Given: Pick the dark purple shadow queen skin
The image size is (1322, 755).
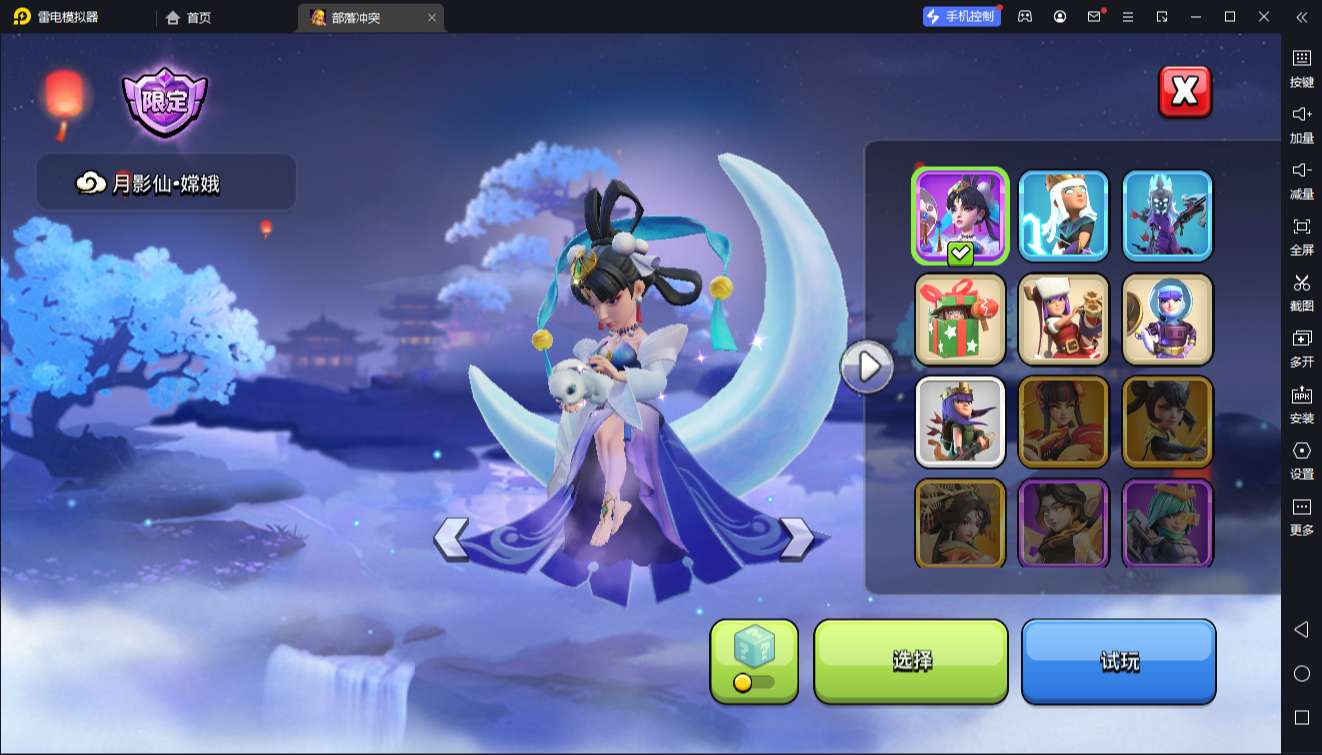Looking at the screenshot, I should (1167, 216).
